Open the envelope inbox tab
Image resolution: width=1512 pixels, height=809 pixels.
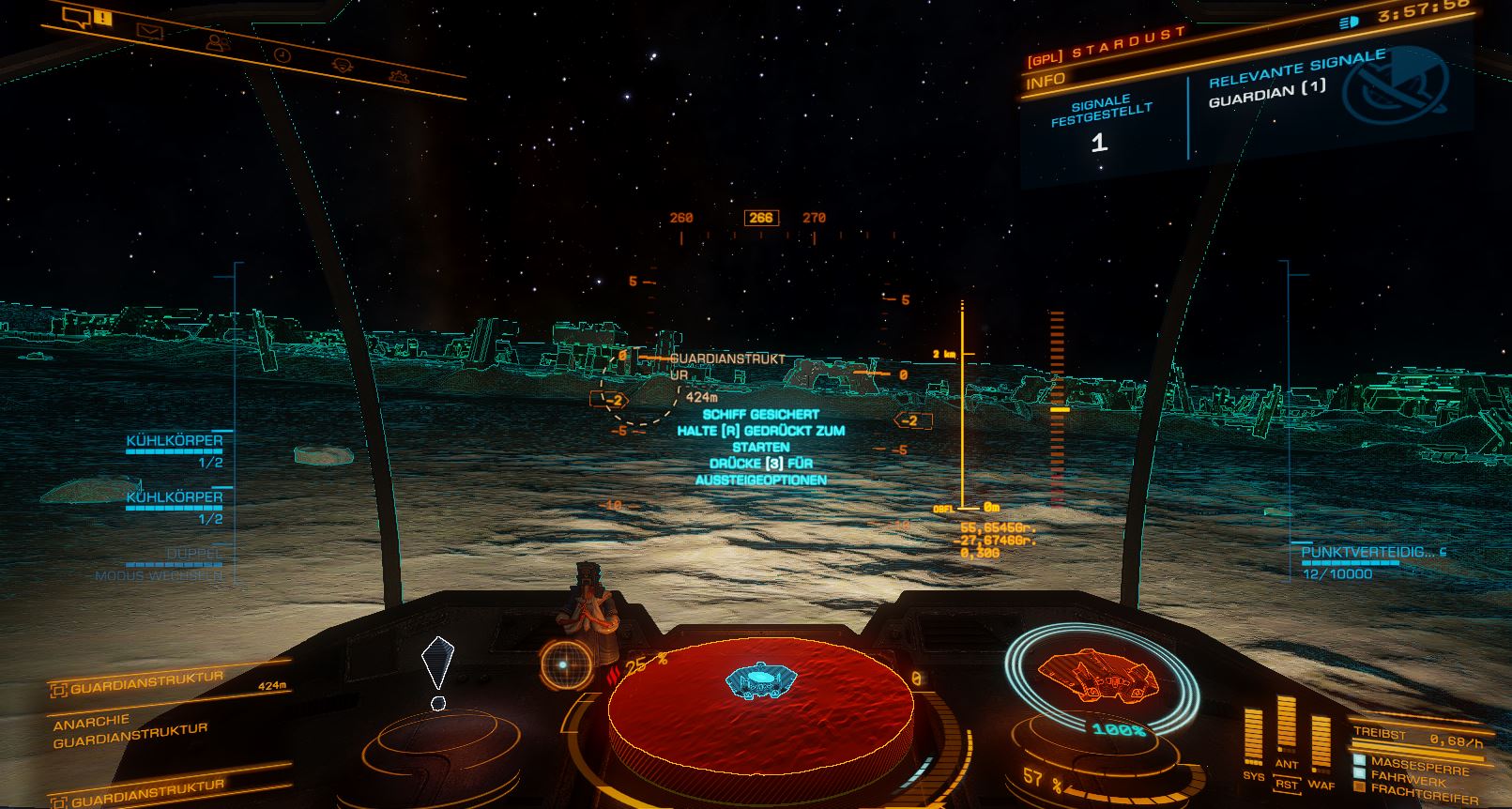click(x=149, y=31)
